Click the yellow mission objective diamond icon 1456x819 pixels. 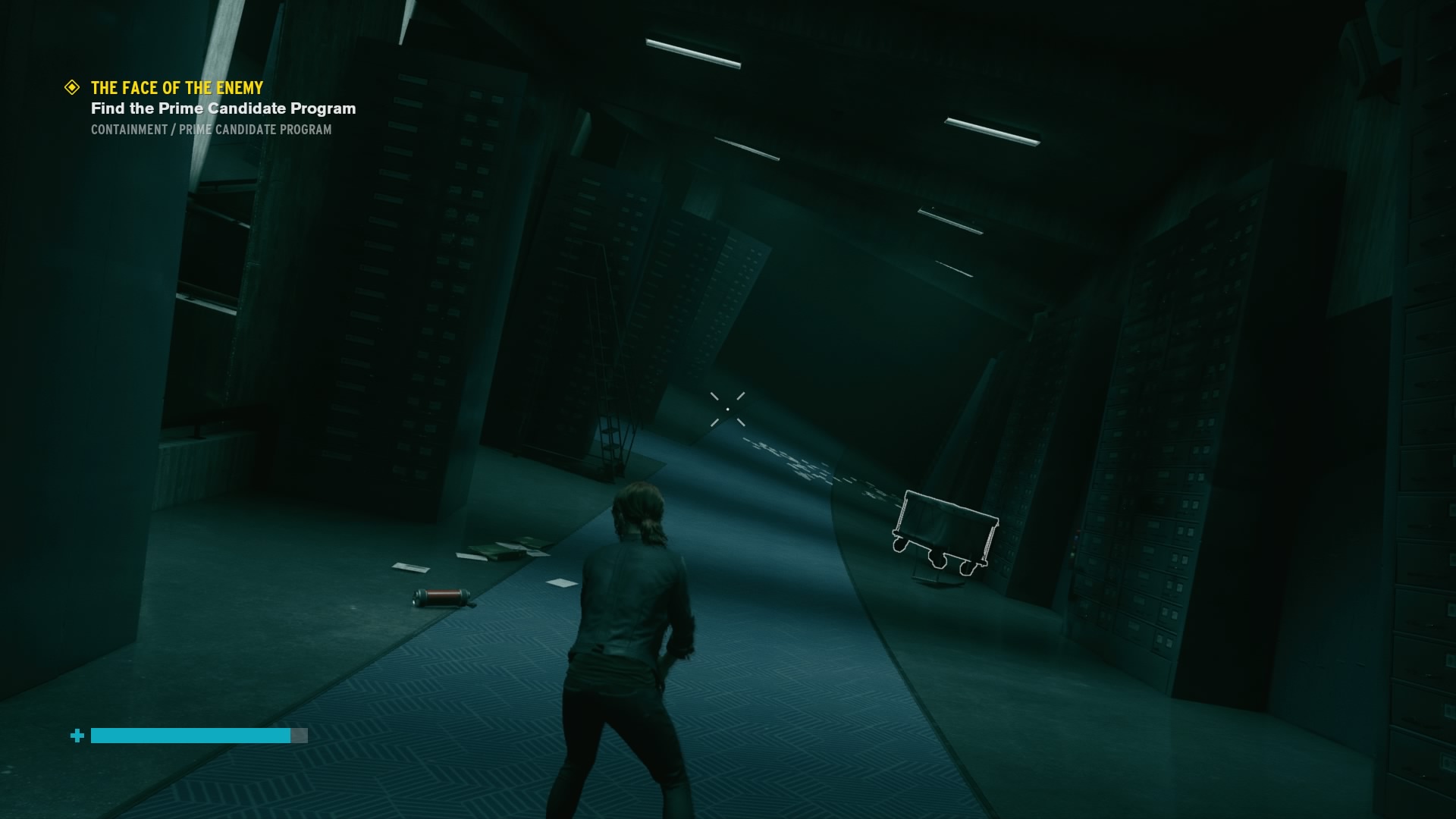[x=72, y=87]
